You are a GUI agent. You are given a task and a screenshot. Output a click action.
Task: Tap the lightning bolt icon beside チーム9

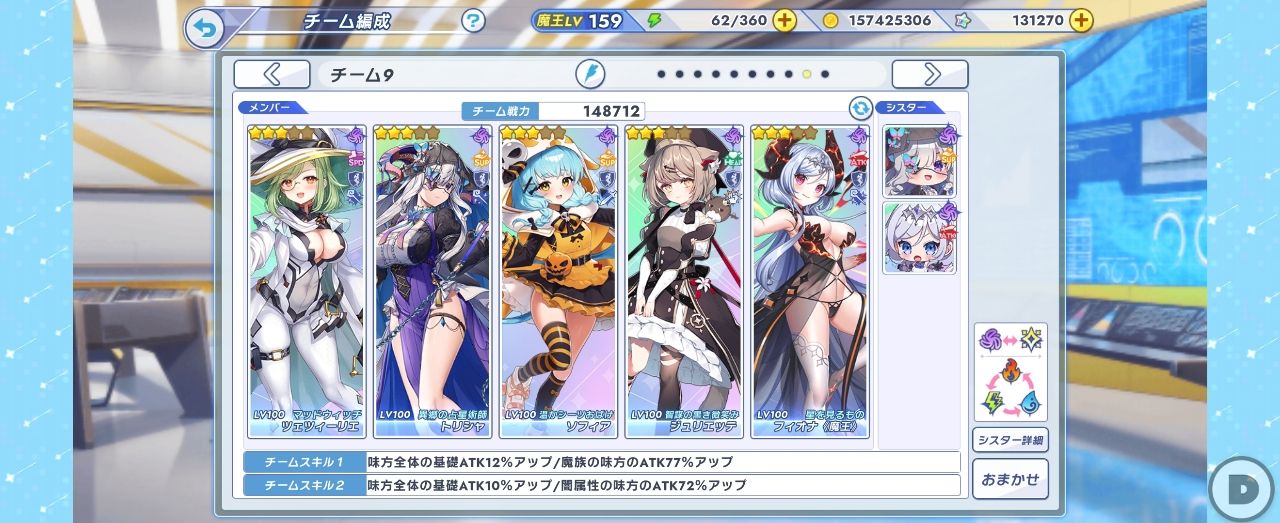tap(590, 74)
